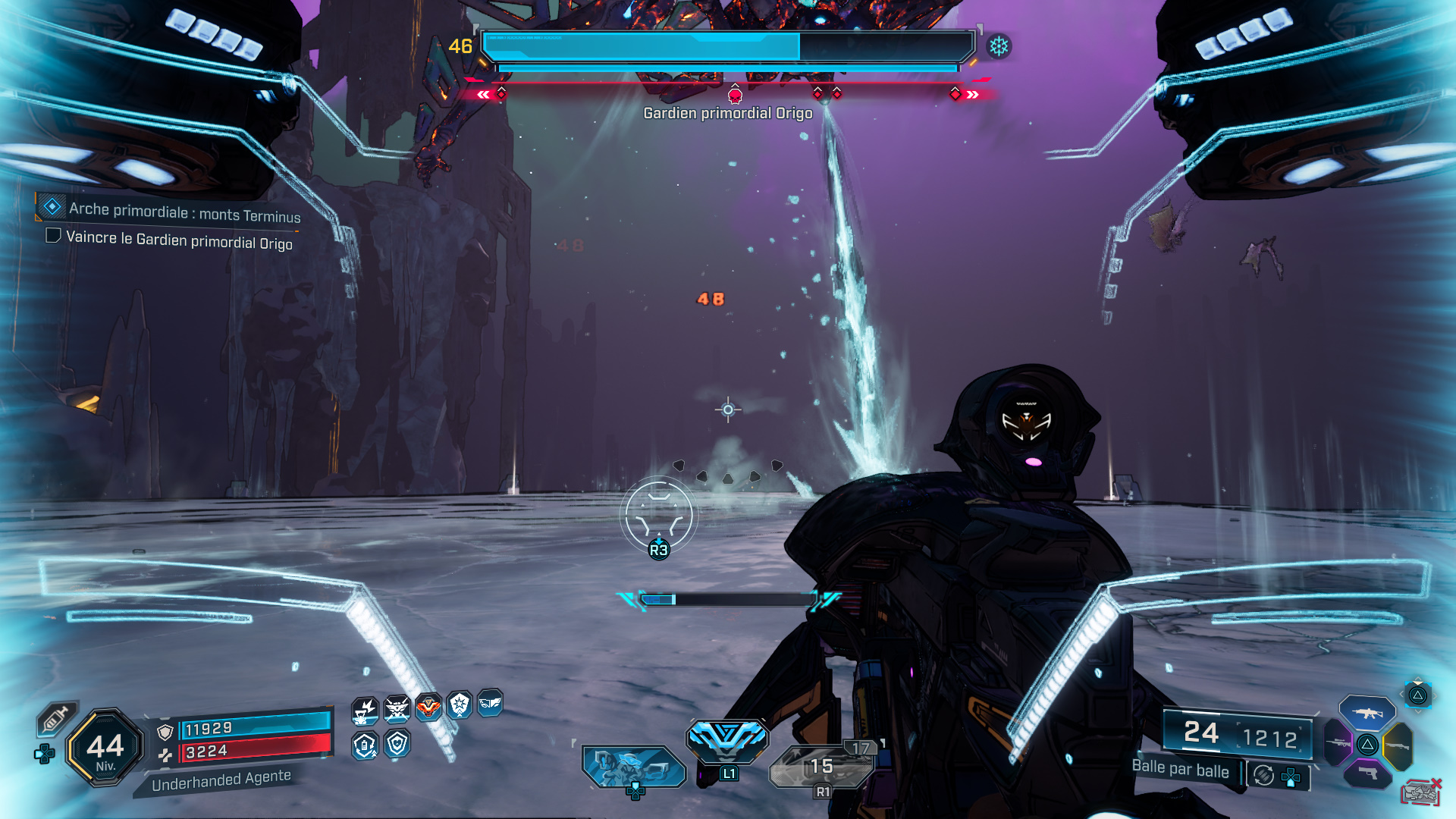Check the shield star buff icon
This screenshot has height=819, width=1456.
[460, 705]
